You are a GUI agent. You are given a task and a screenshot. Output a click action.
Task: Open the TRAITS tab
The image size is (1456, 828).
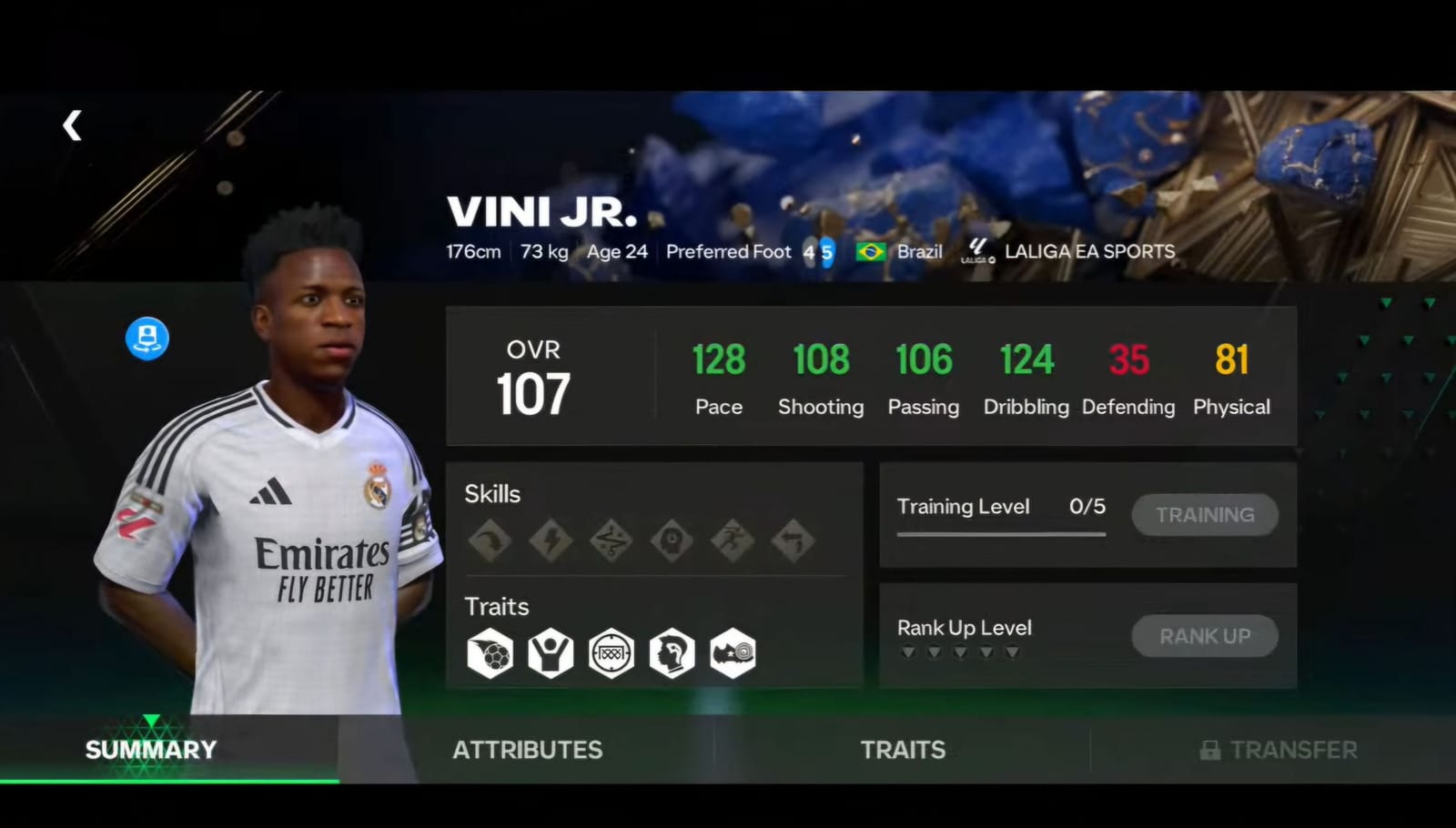902,750
